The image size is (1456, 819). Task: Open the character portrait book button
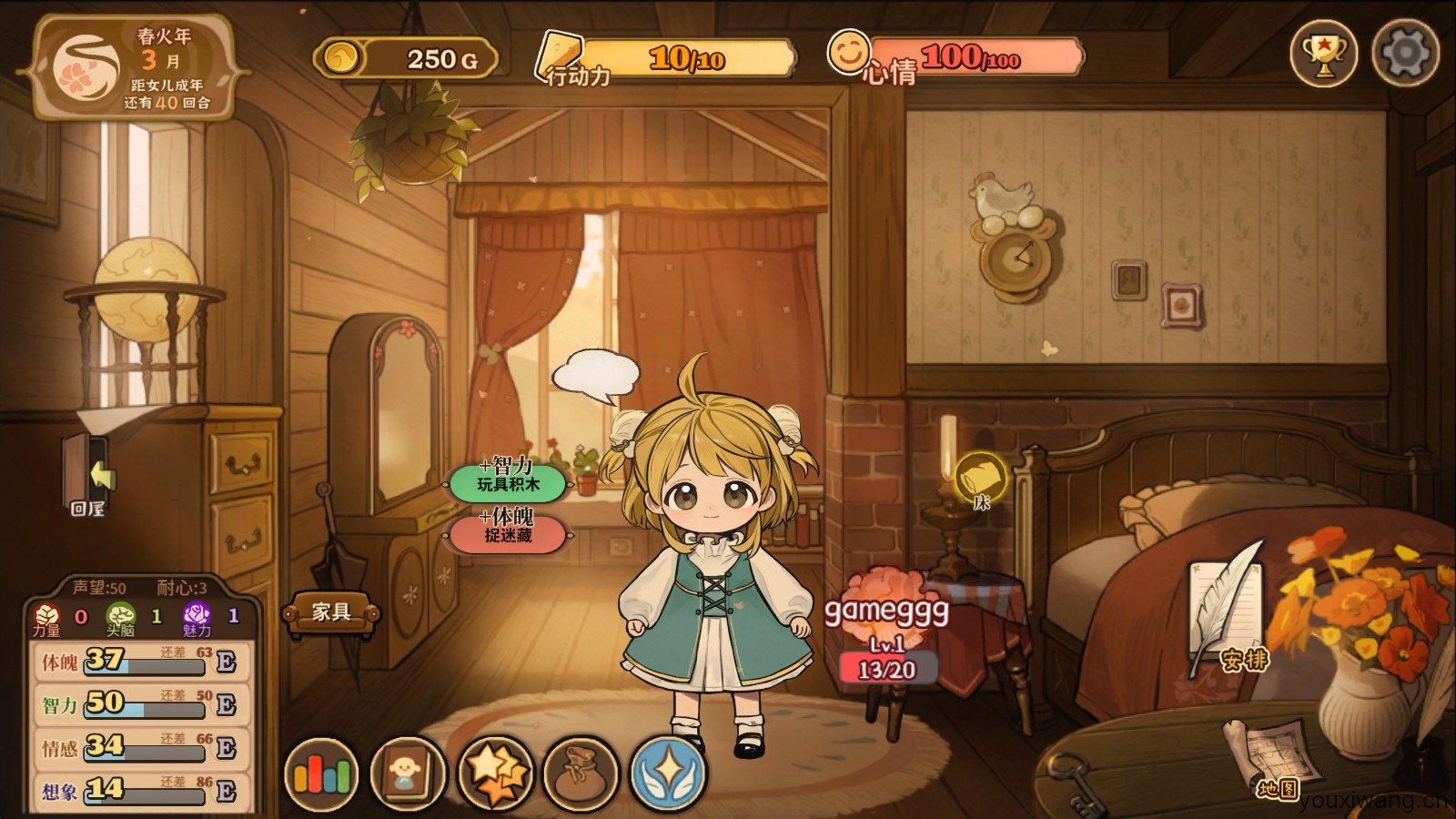click(x=407, y=774)
